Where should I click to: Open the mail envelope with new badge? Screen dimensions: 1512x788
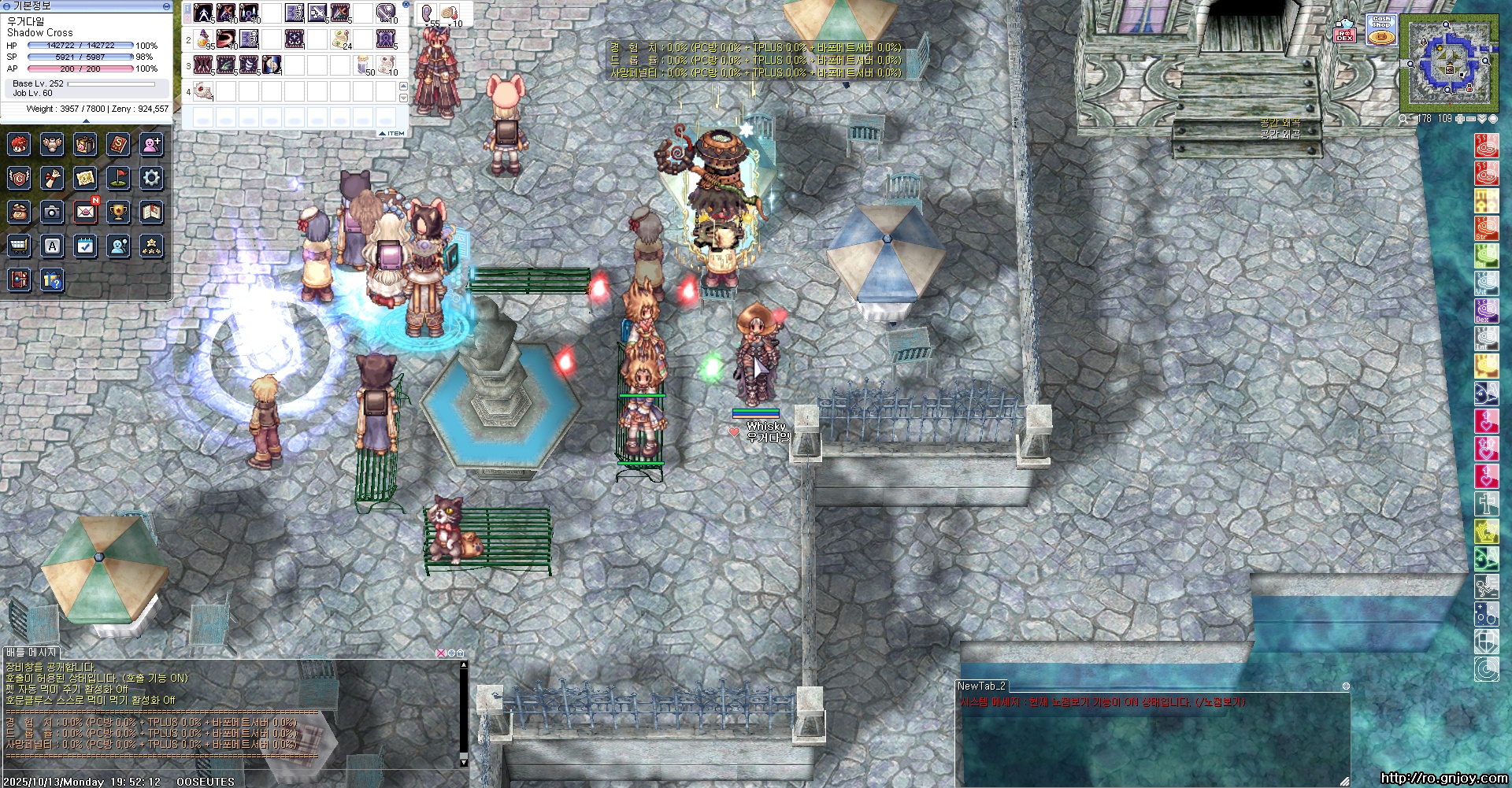point(85,212)
